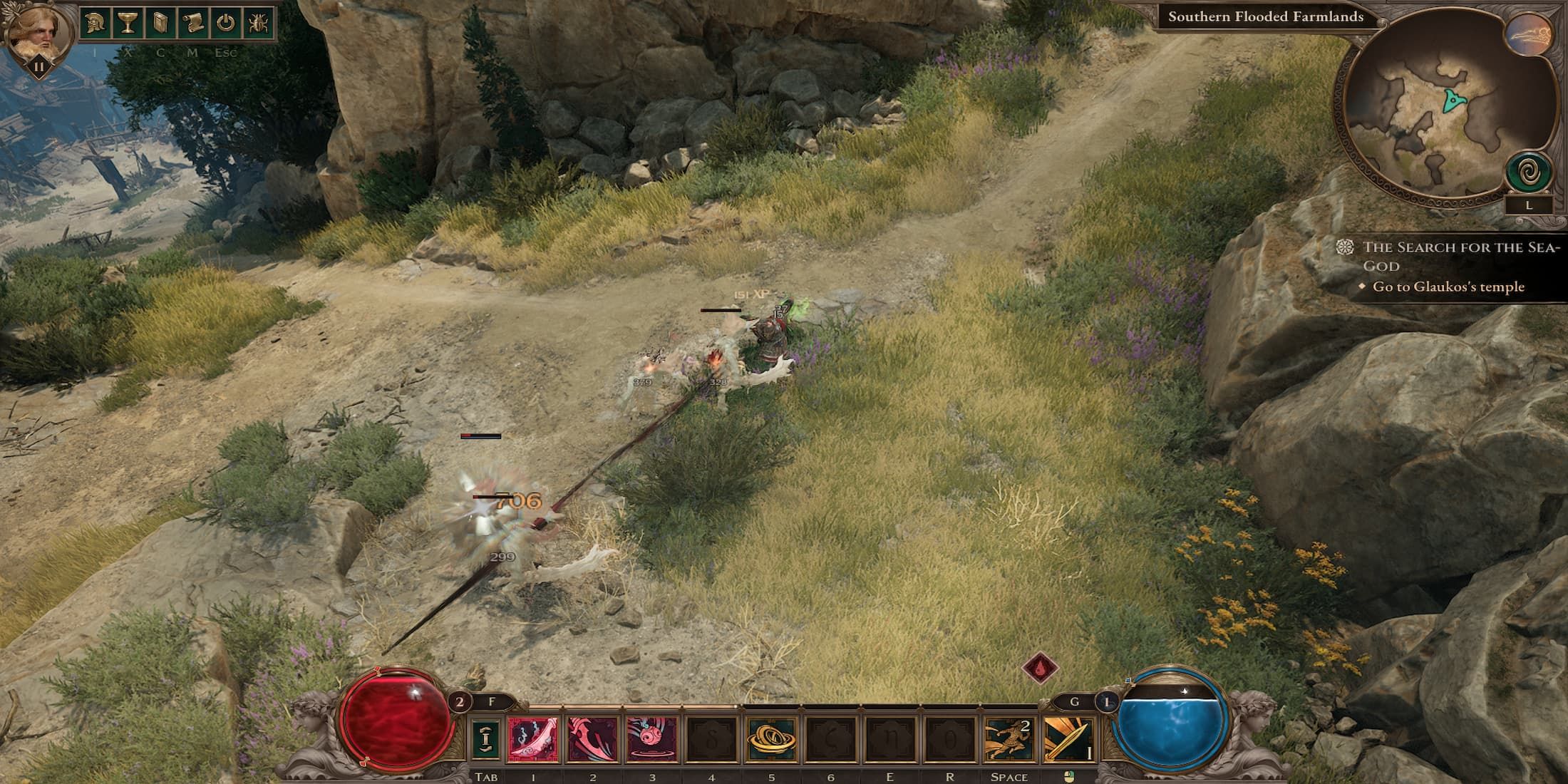Click the golden chalice icon in the top toolbar
This screenshot has width=1568, height=784.
127,21
